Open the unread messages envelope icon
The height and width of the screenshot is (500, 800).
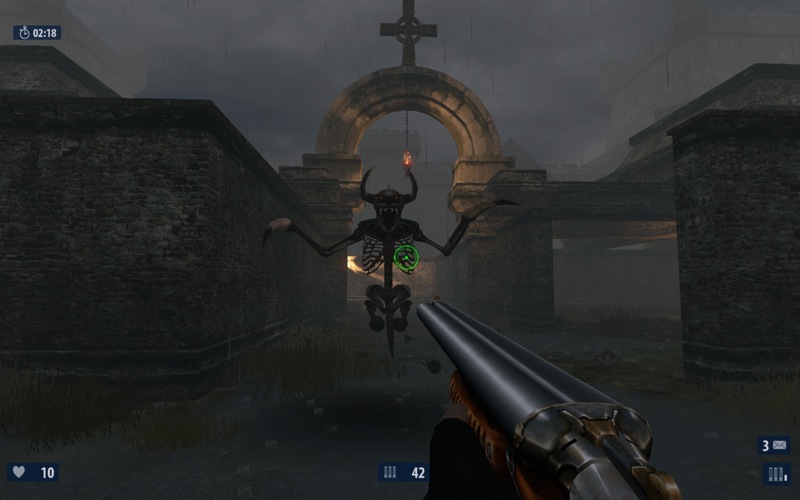(x=780, y=446)
